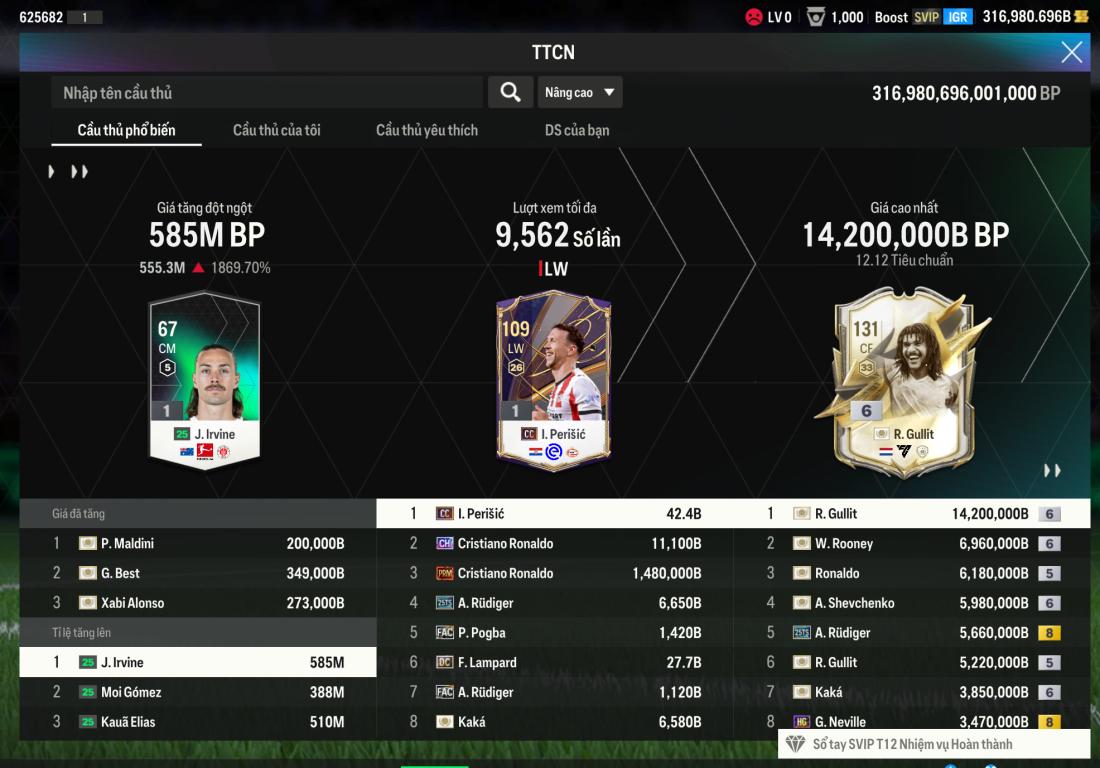Select the F. Lampard row
Screen dimensions: 1100x768
[554, 662]
